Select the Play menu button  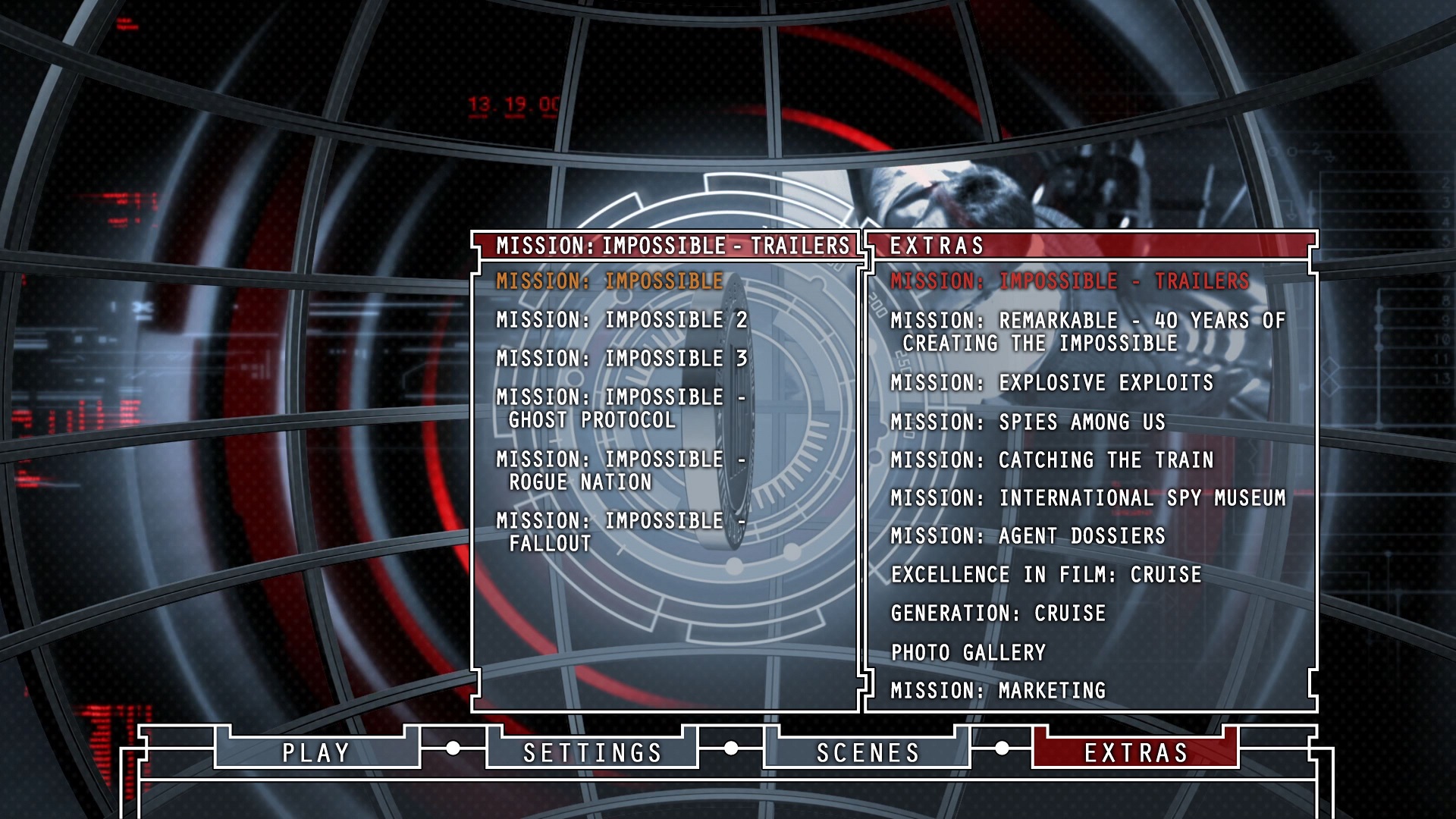tap(316, 752)
